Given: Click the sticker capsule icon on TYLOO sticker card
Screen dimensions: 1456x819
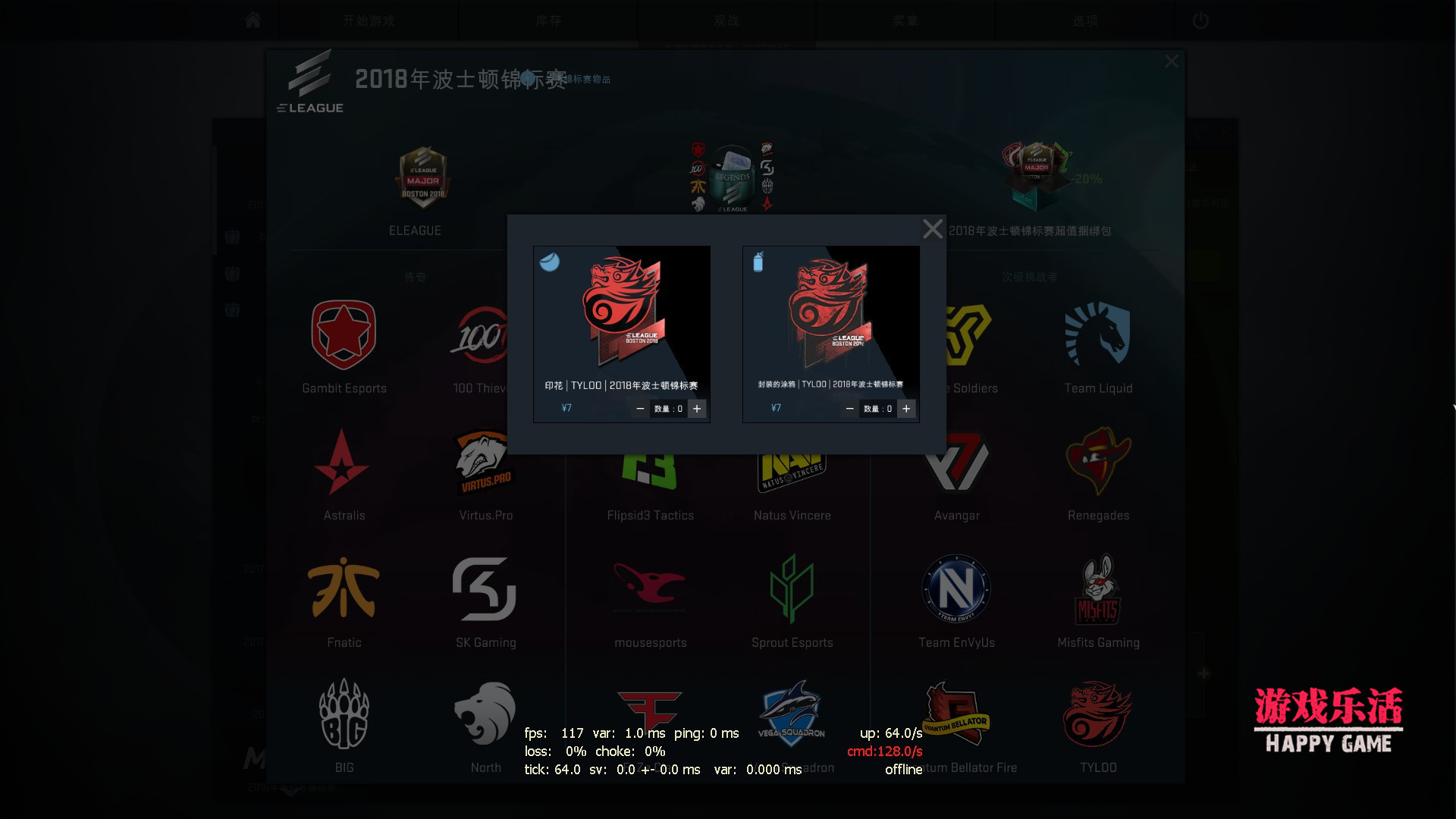Looking at the screenshot, I should tap(550, 263).
